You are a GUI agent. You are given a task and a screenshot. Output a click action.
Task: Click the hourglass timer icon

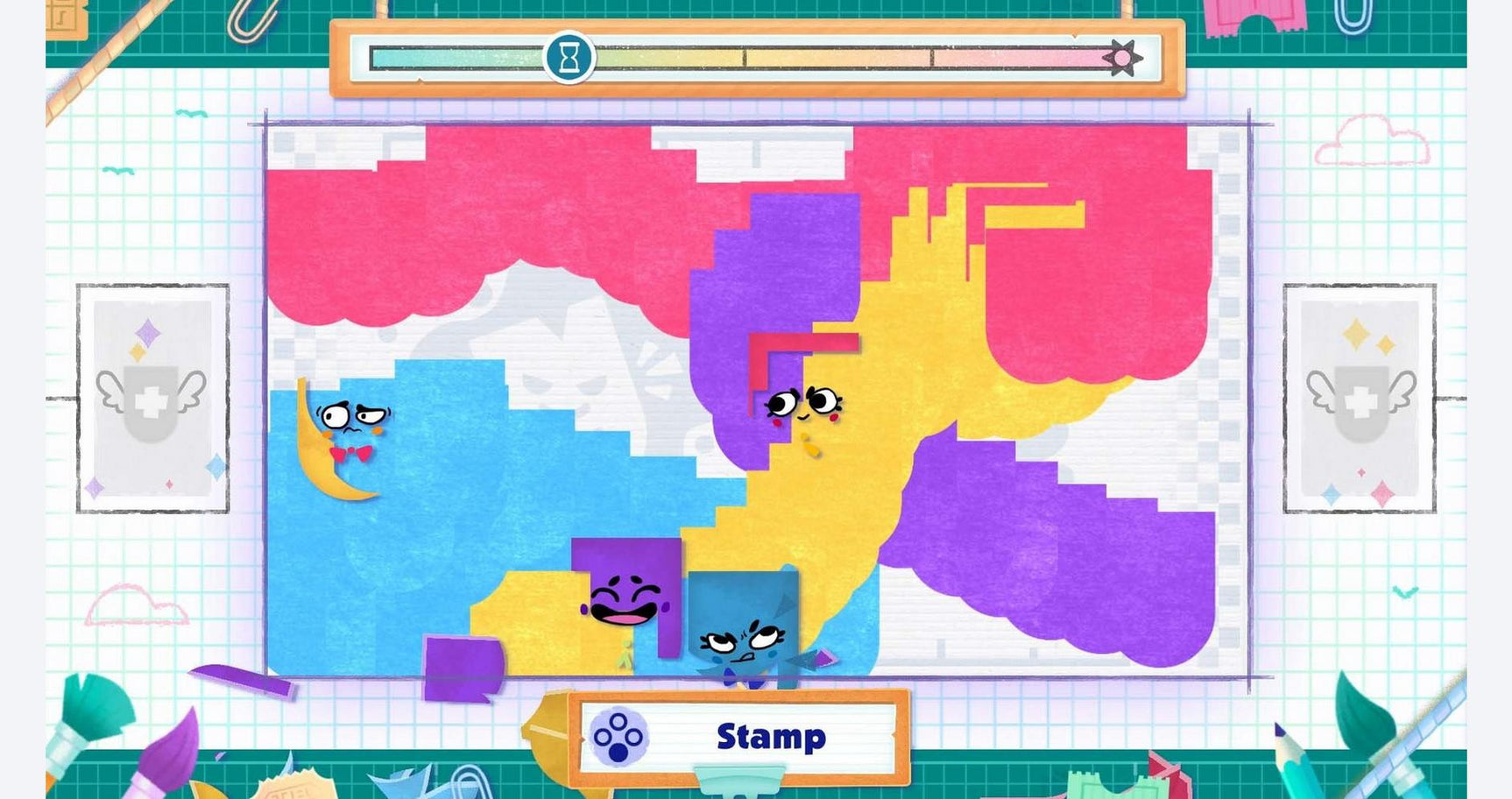pyautogui.click(x=569, y=55)
